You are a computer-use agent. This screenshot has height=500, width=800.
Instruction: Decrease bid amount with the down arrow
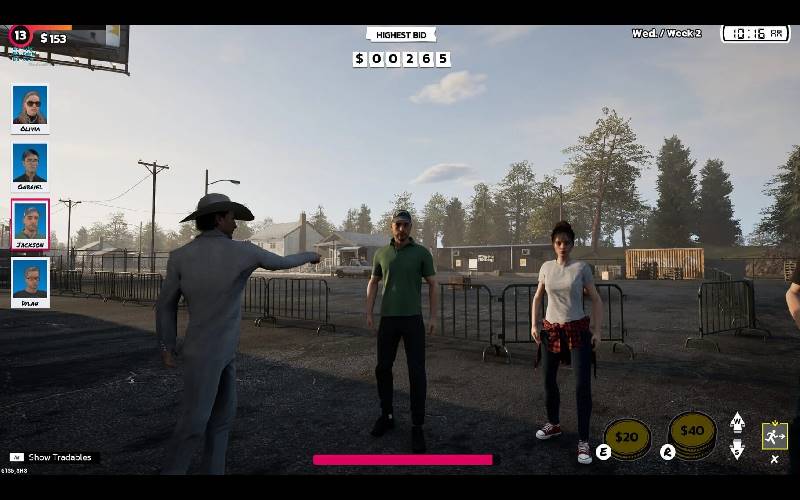(x=738, y=449)
